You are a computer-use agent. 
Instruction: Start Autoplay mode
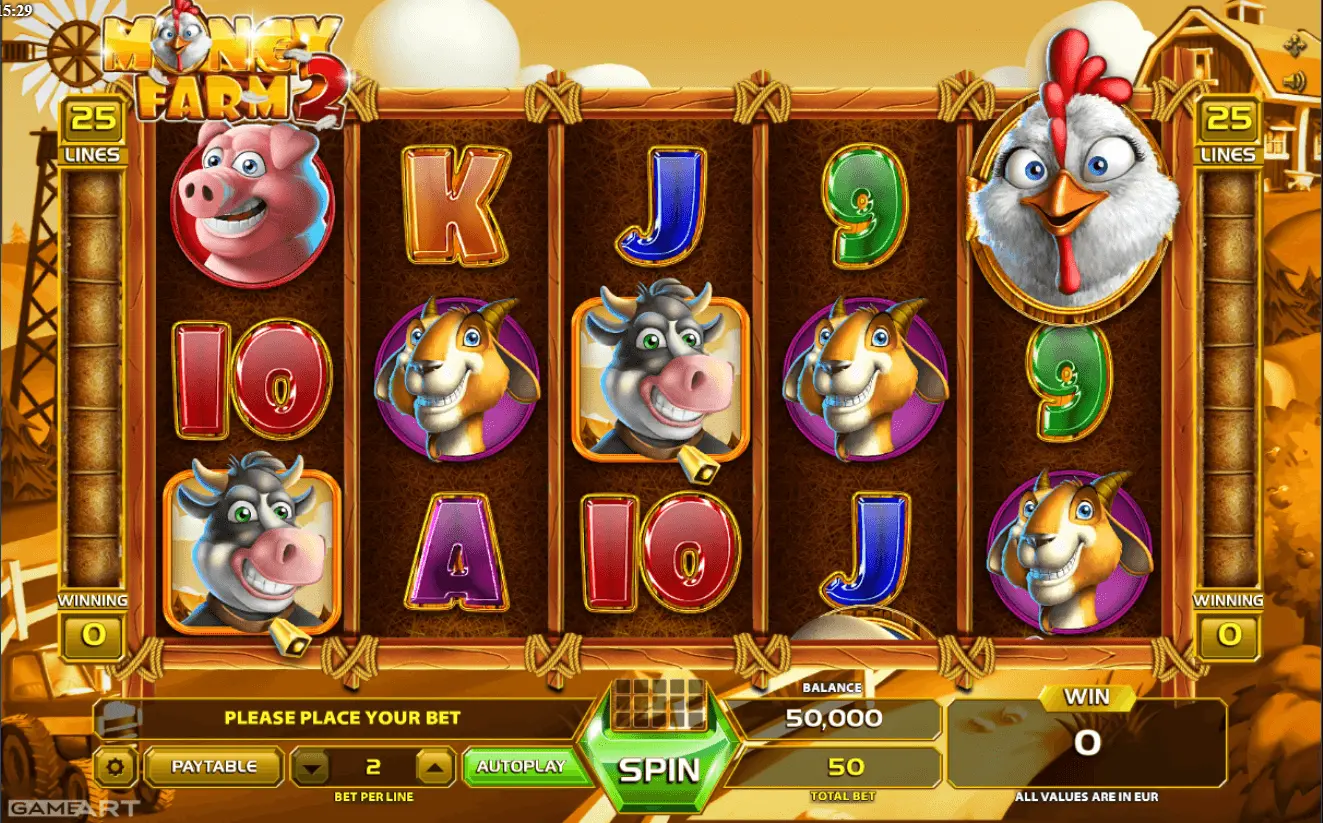pyautogui.click(x=520, y=767)
